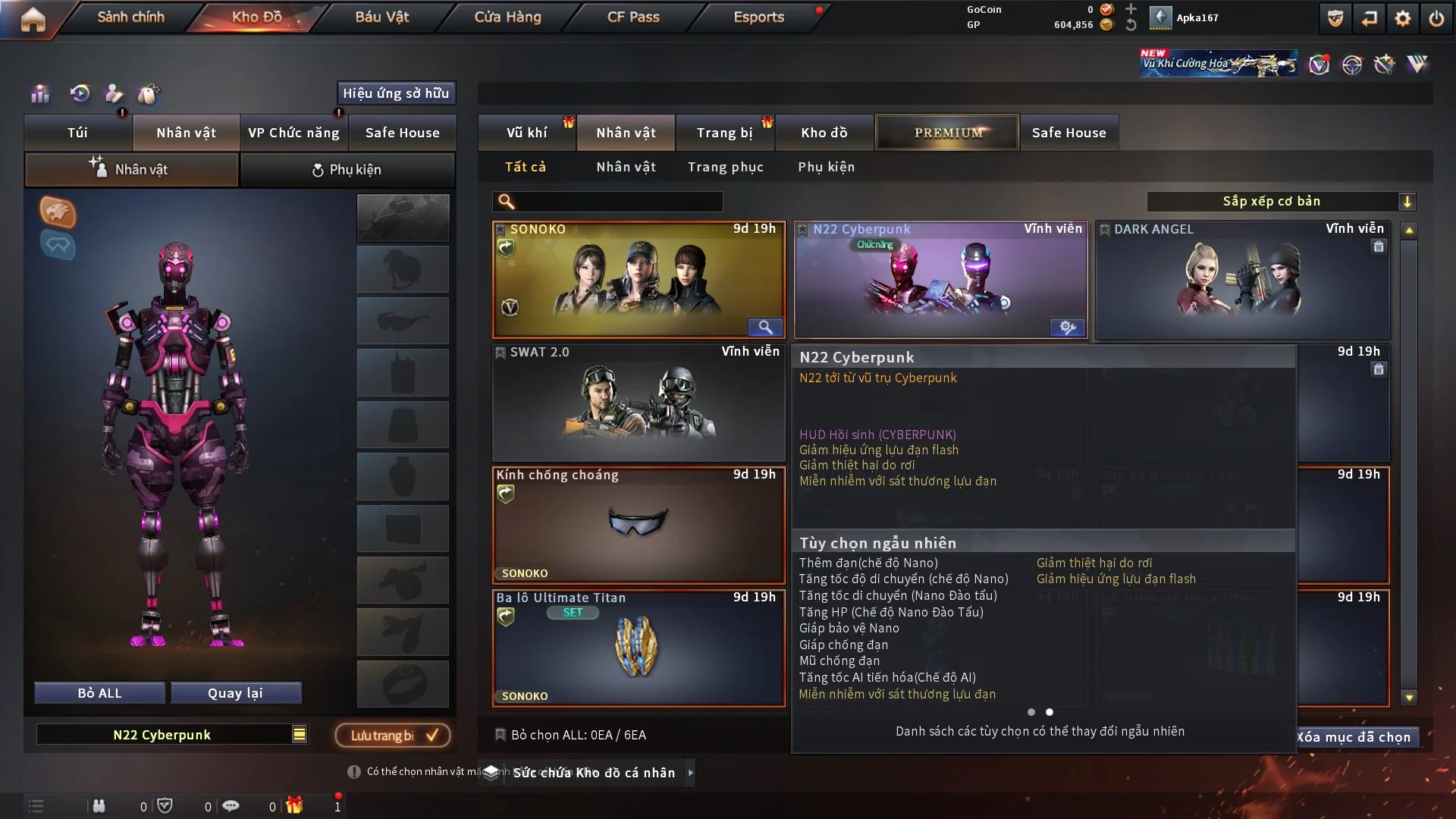Open the Sắp xếp cơ bản dropdown
This screenshot has width=1456, height=819.
click(1281, 201)
